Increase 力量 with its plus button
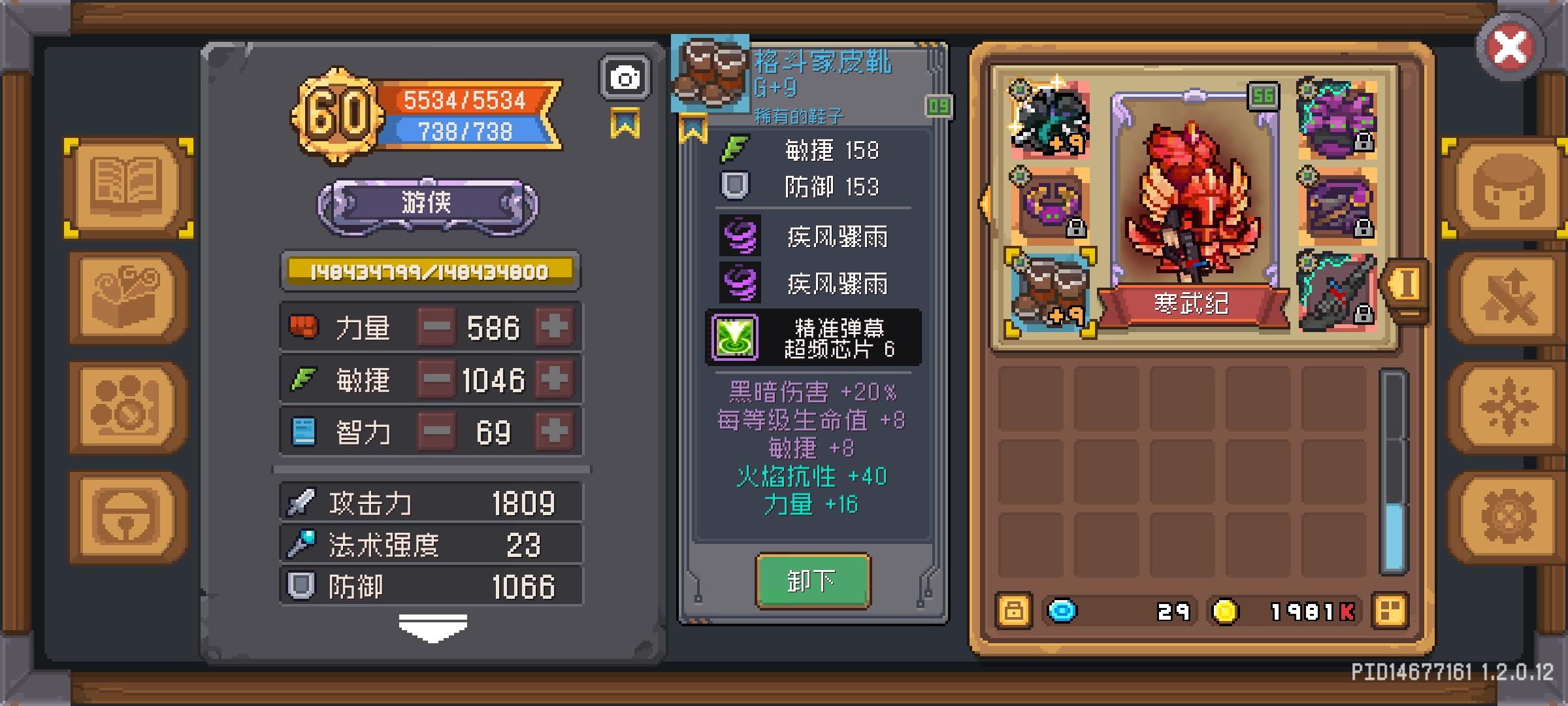 click(x=553, y=327)
